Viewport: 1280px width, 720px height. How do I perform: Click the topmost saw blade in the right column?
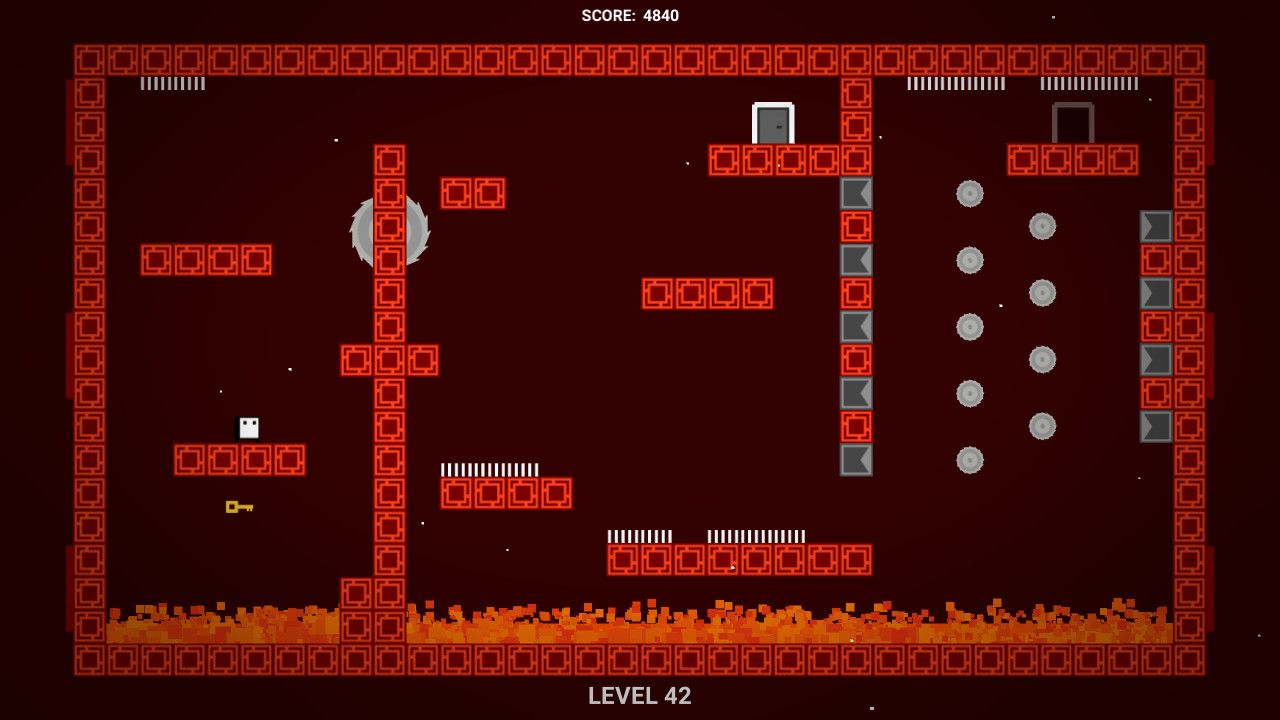tap(1040, 227)
